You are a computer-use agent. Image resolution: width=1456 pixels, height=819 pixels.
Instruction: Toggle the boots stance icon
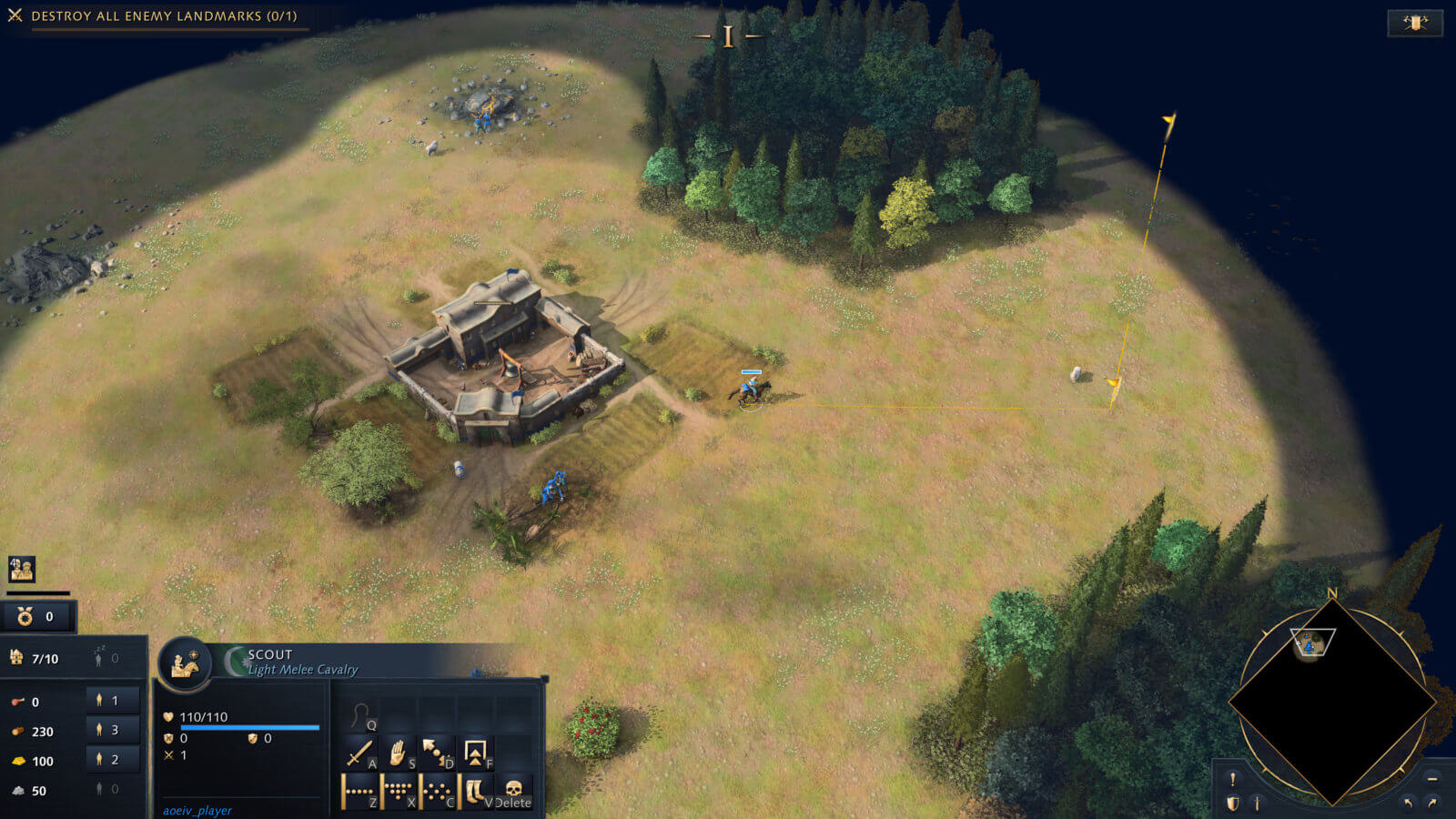point(475,788)
